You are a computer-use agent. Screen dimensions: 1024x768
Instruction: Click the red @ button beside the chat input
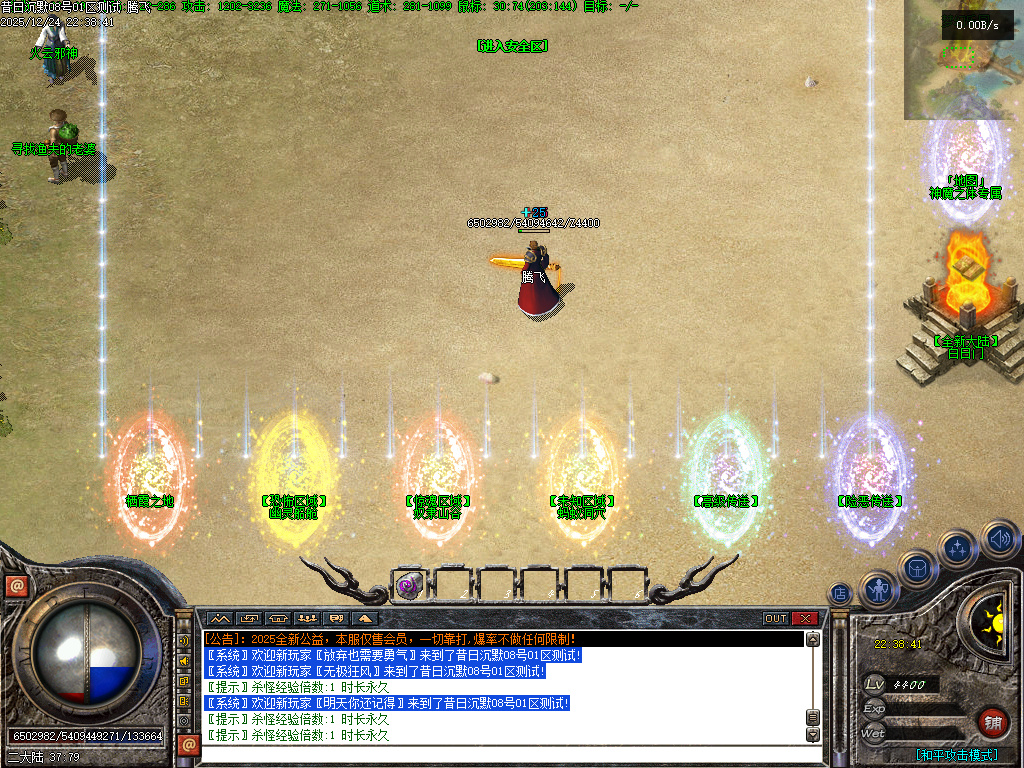pos(187,744)
